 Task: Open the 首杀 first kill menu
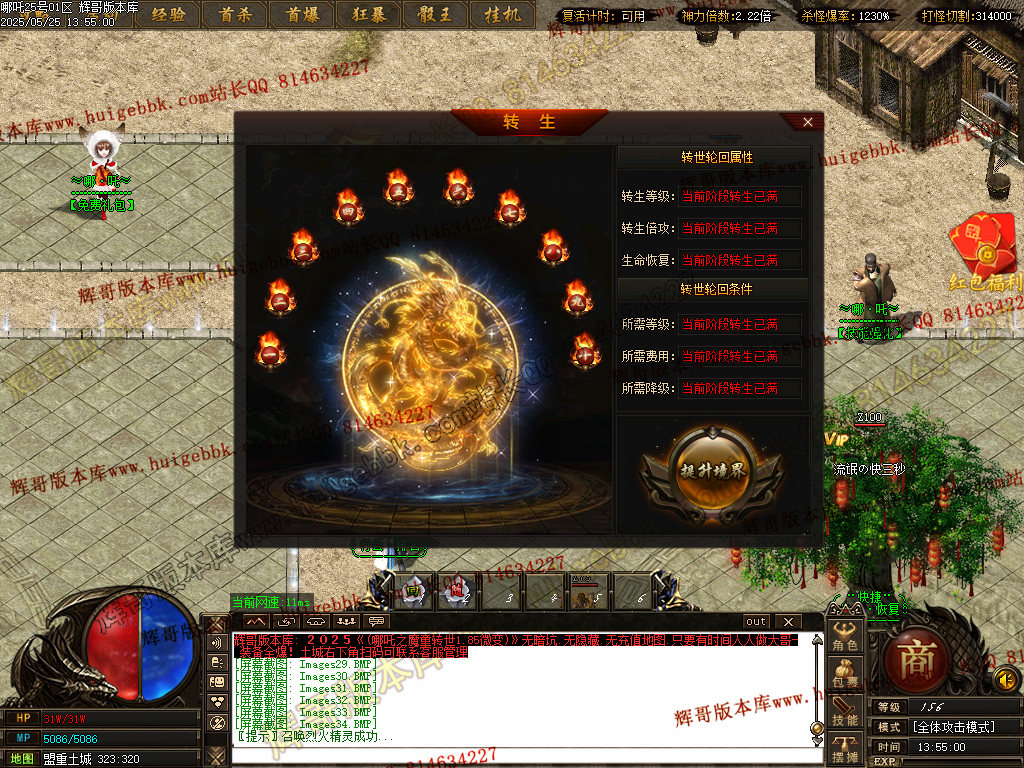coord(234,14)
